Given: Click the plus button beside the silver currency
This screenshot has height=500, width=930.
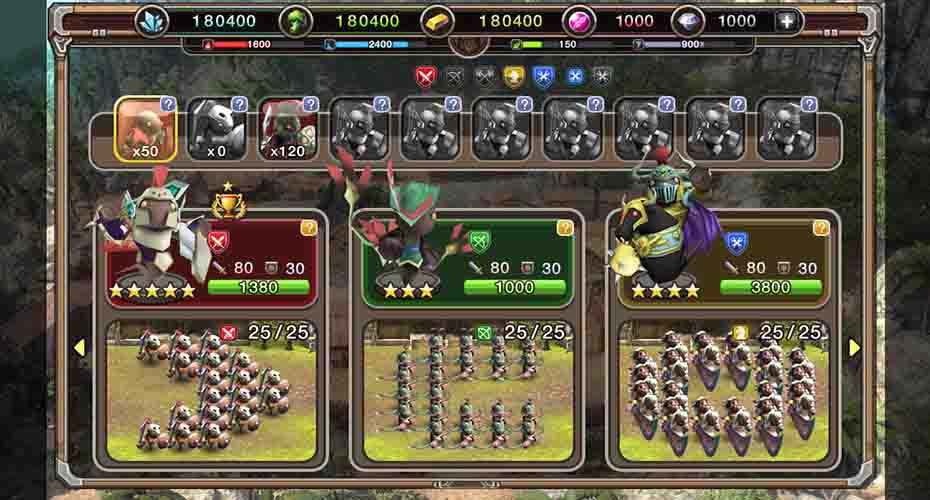Looking at the screenshot, I should pyautogui.click(x=788, y=21).
